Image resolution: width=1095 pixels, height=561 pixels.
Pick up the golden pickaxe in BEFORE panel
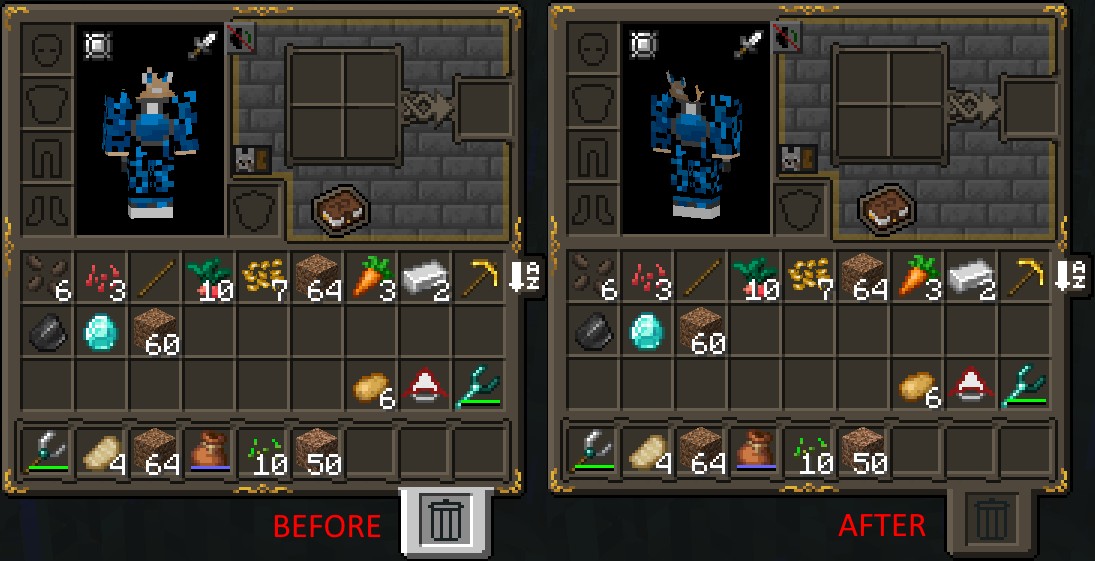coord(478,277)
